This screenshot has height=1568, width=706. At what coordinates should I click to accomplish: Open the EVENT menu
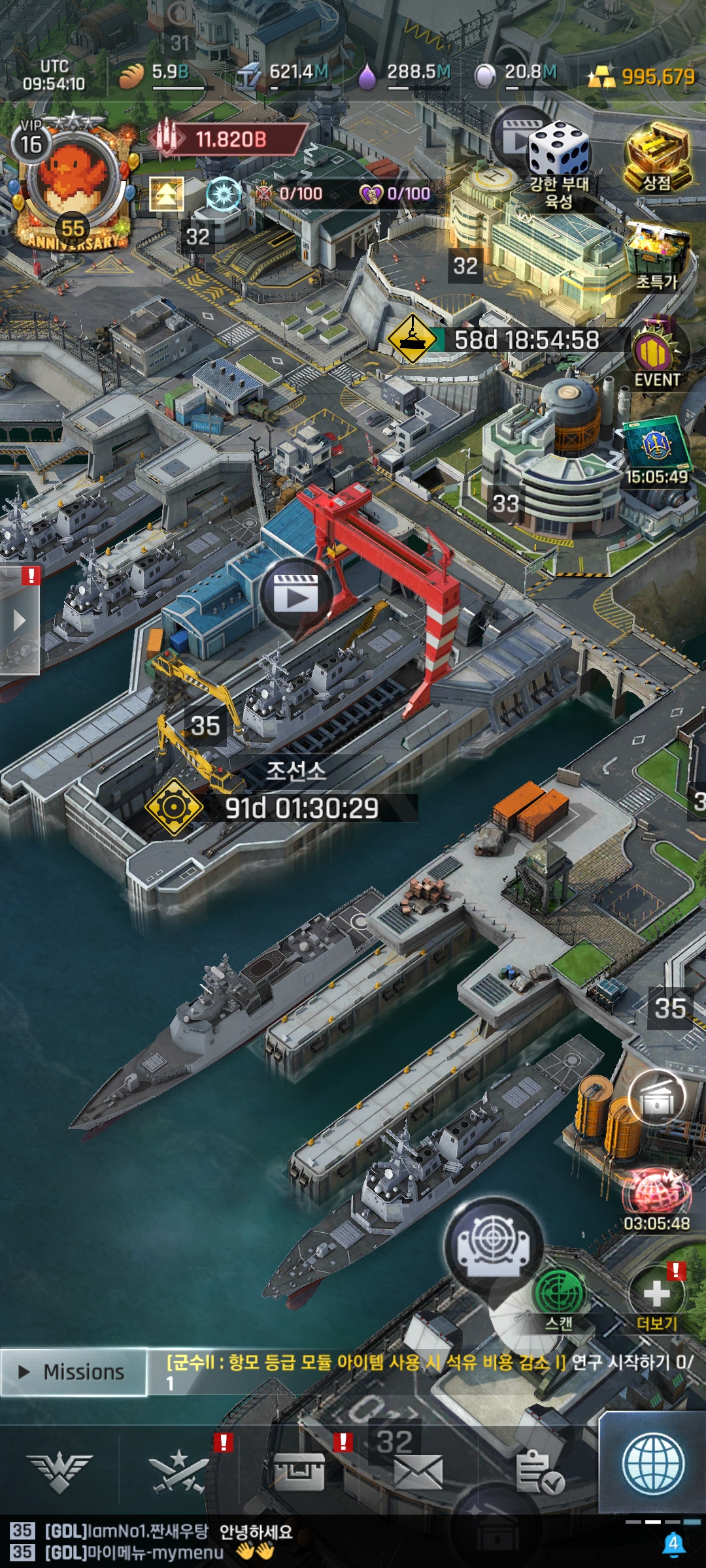click(x=656, y=356)
